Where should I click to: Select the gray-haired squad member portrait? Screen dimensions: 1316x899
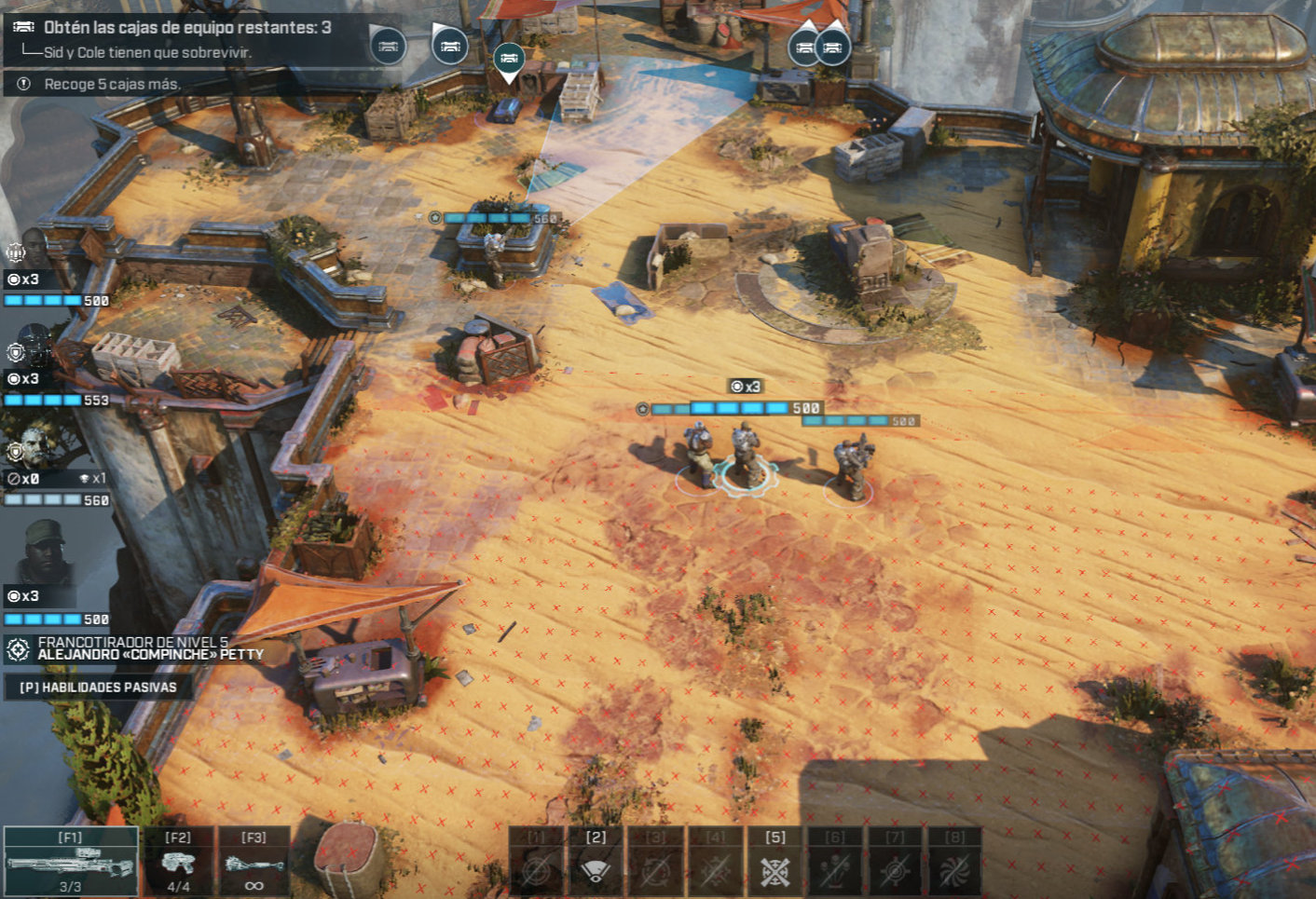click(35, 447)
